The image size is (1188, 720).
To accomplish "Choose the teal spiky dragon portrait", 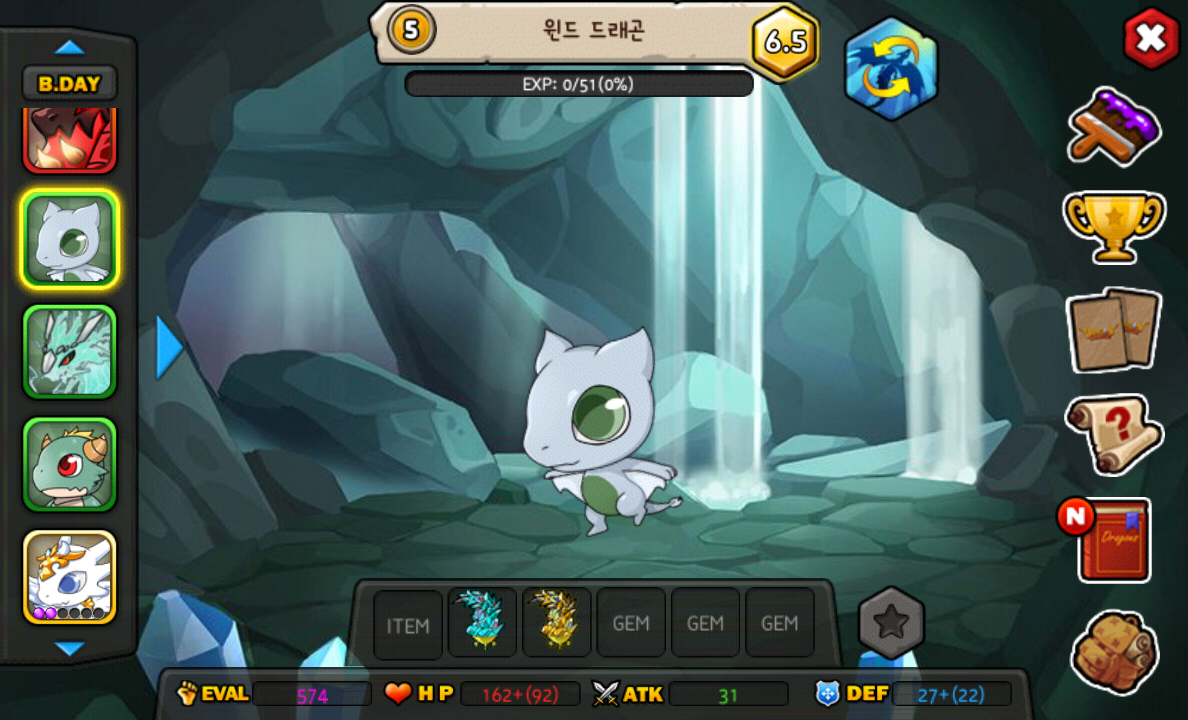I will click(x=69, y=352).
